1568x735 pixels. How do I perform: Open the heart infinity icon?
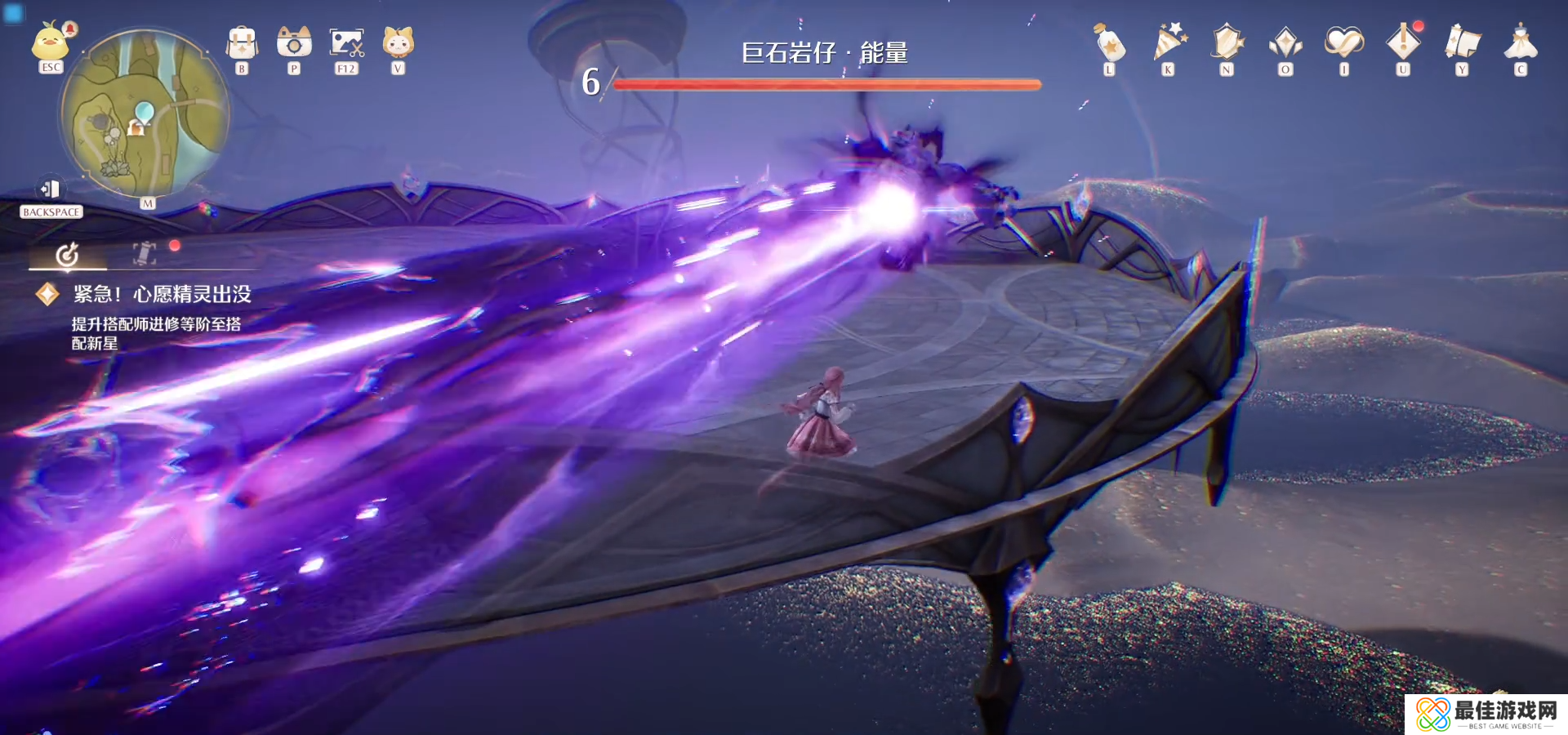click(x=1344, y=43)
